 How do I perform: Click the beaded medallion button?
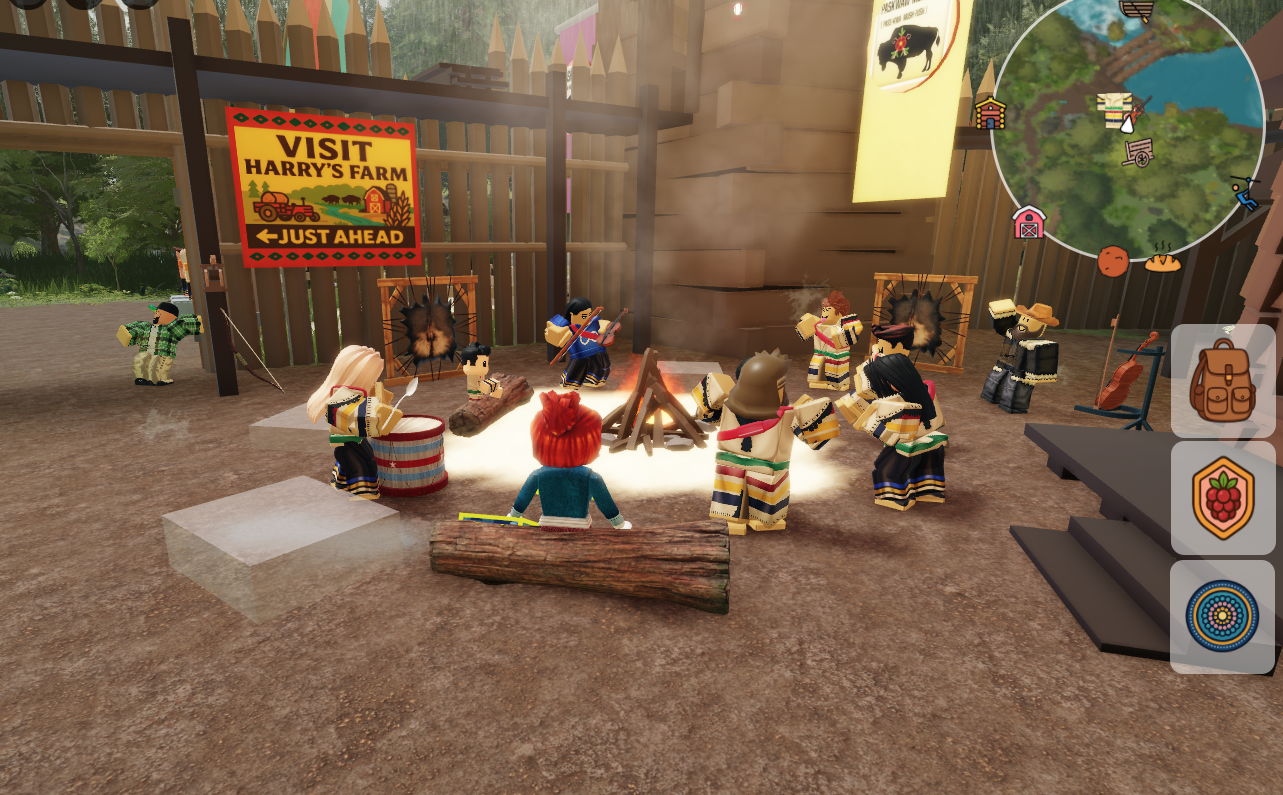(1222, 616)
